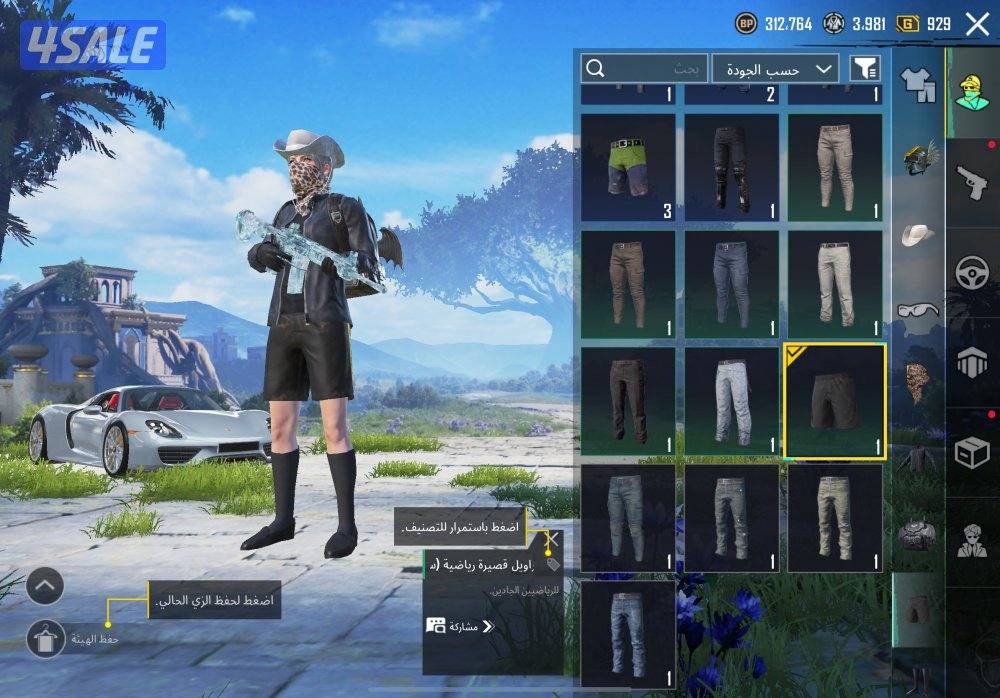Open the crate box category tab
This screenshot has width=1000, height=698.
[x=971, y=453]
